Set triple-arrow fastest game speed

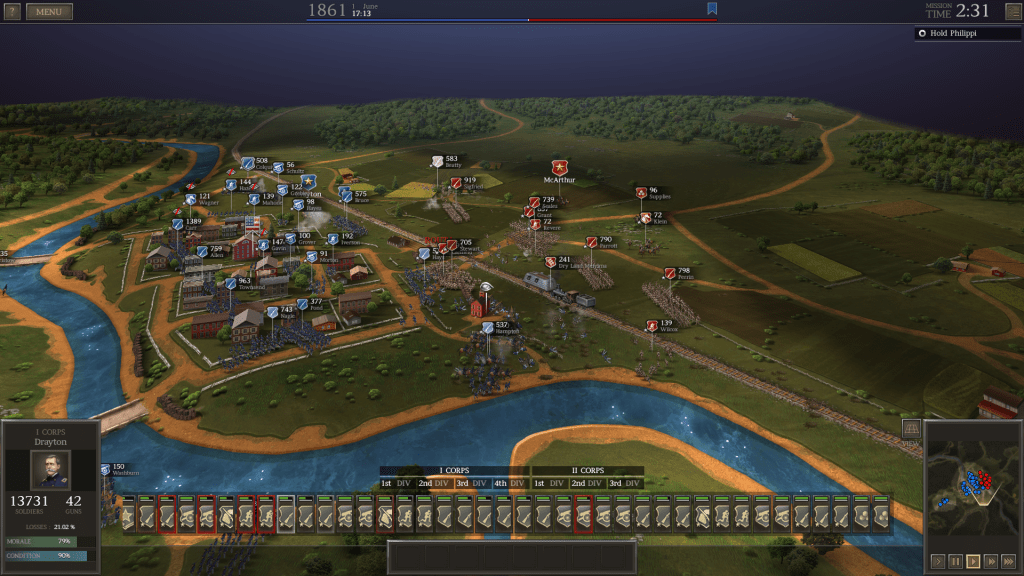(x=1009, y=561)
